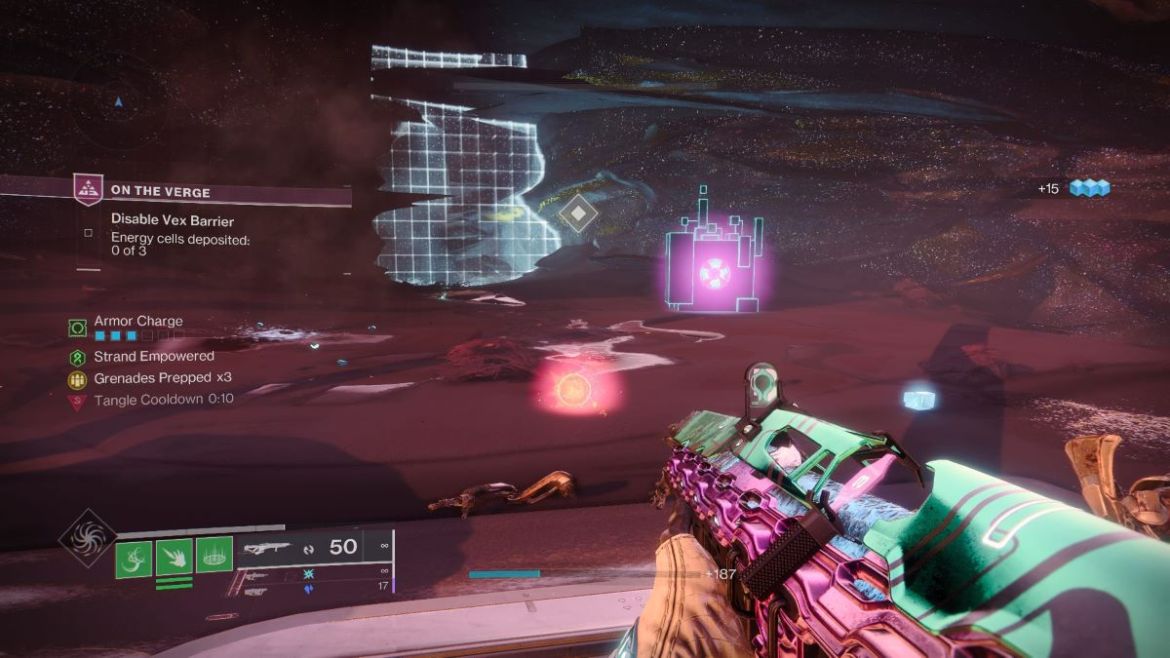Trigger the green melee hand ability
The height and width of the screenshot is (658, 1170).
(174, 556)
